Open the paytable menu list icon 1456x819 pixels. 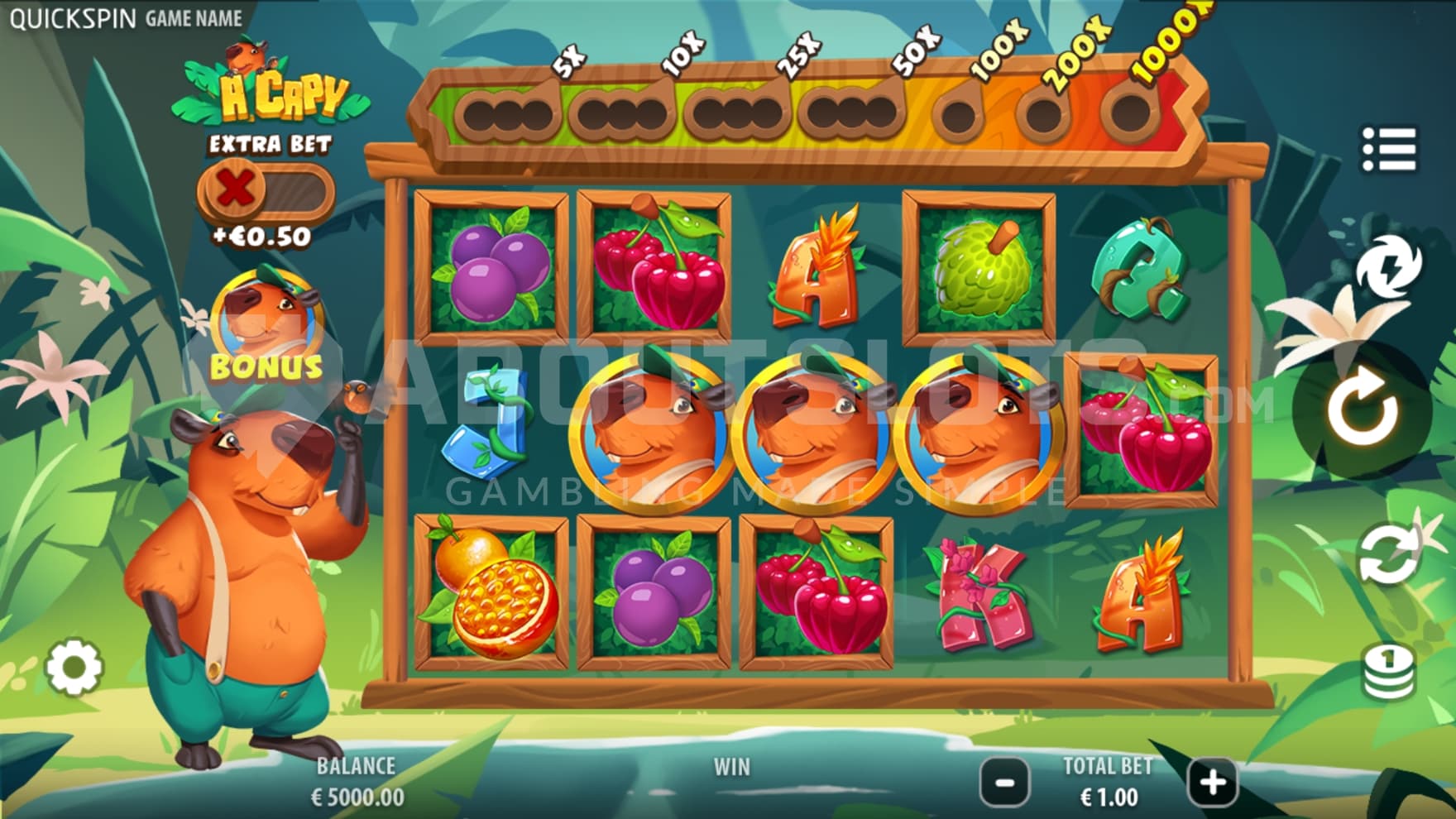[x=1389, y=150]
